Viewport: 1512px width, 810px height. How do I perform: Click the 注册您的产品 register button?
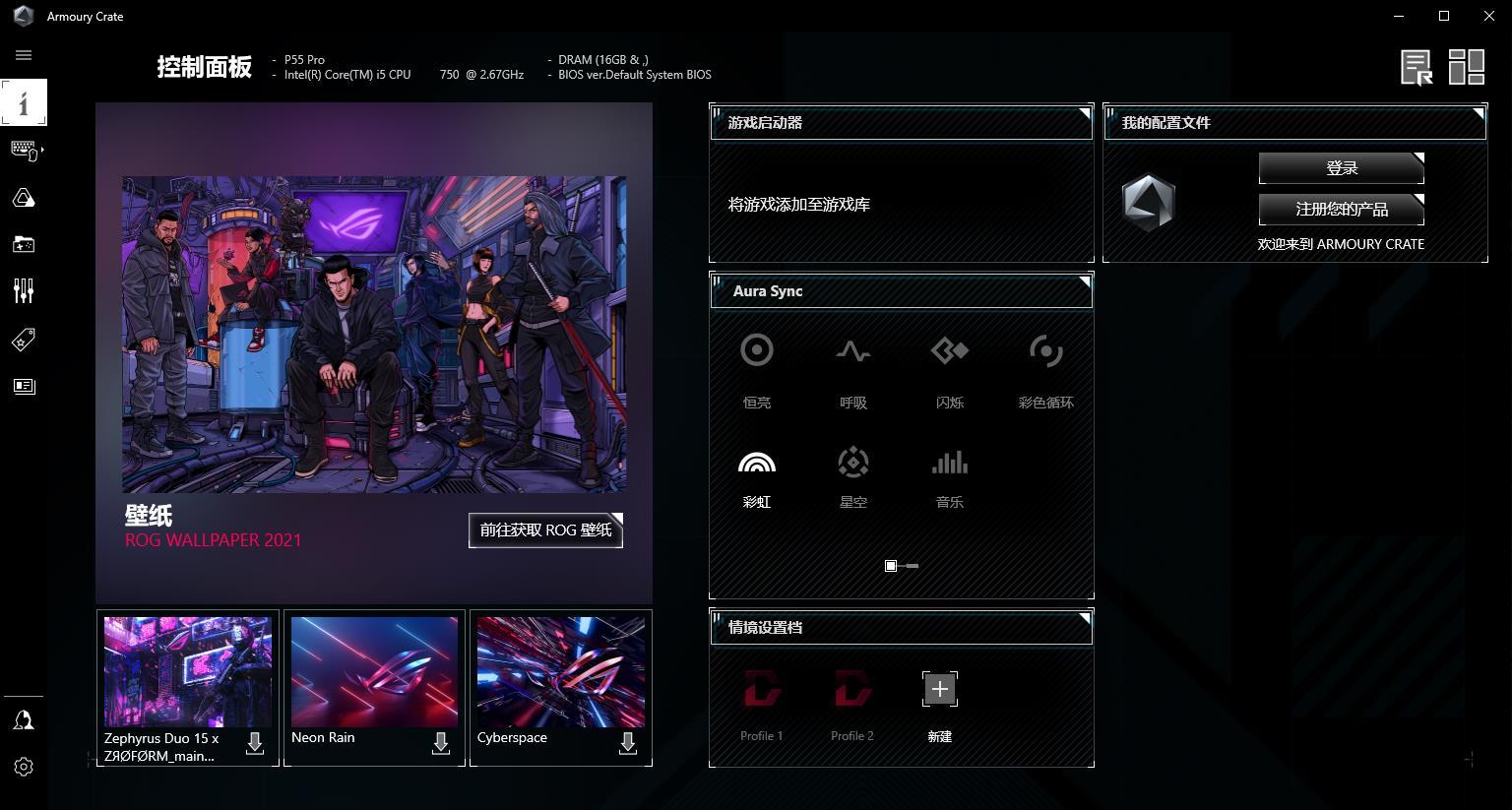coord(1341,209)
